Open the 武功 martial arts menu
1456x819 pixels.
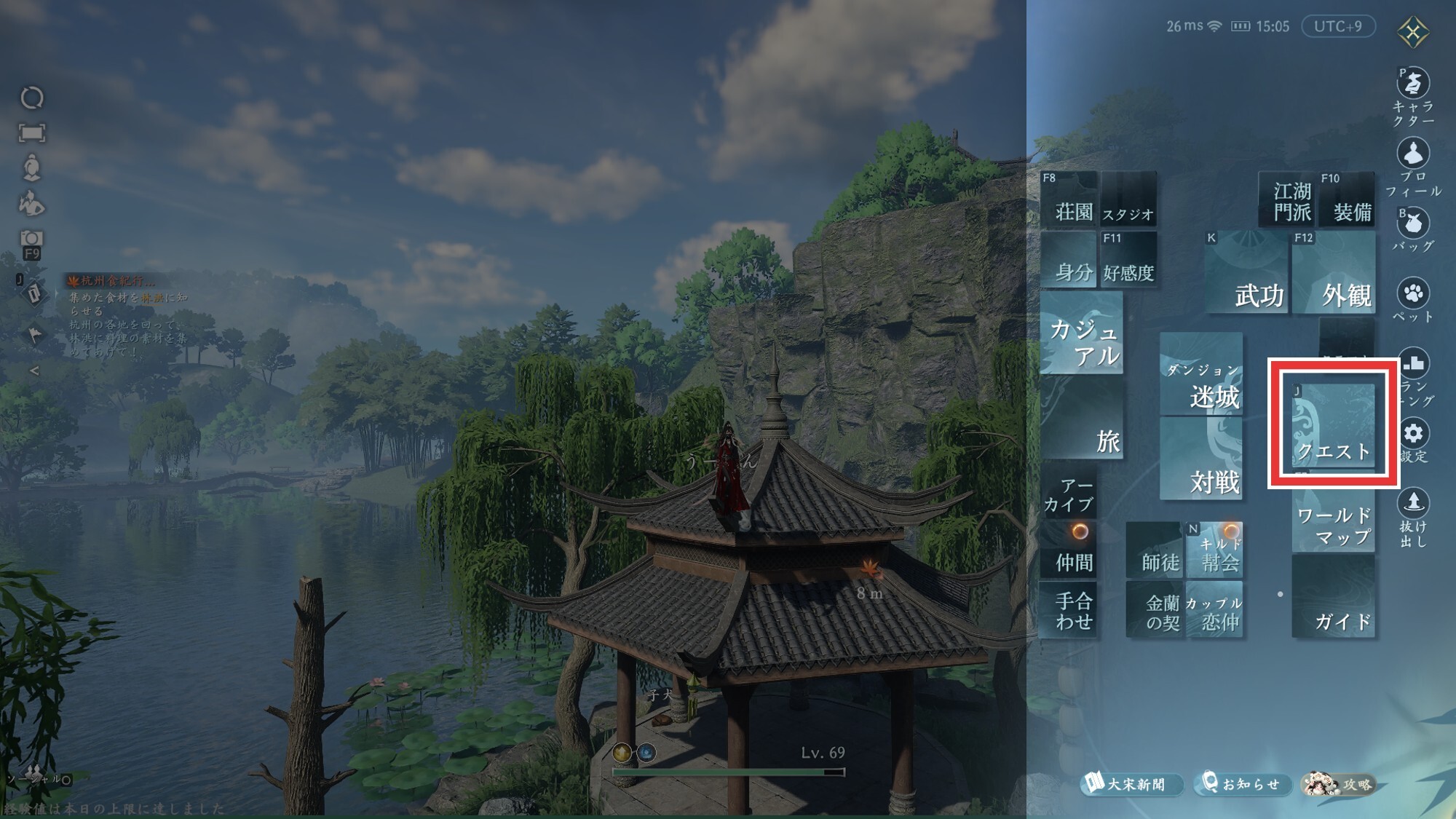coord(1246,273)
